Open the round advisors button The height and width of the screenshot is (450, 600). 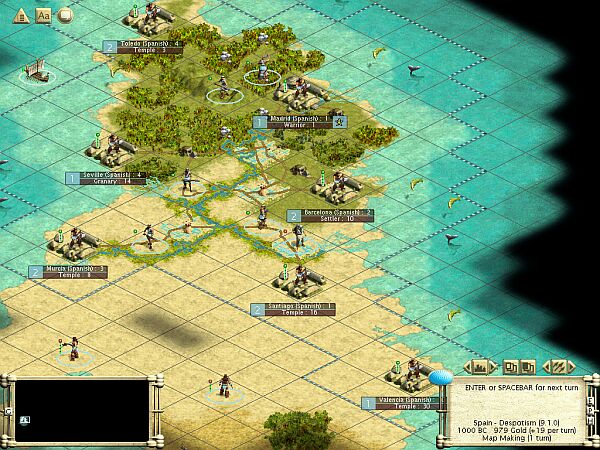point(66,15)
